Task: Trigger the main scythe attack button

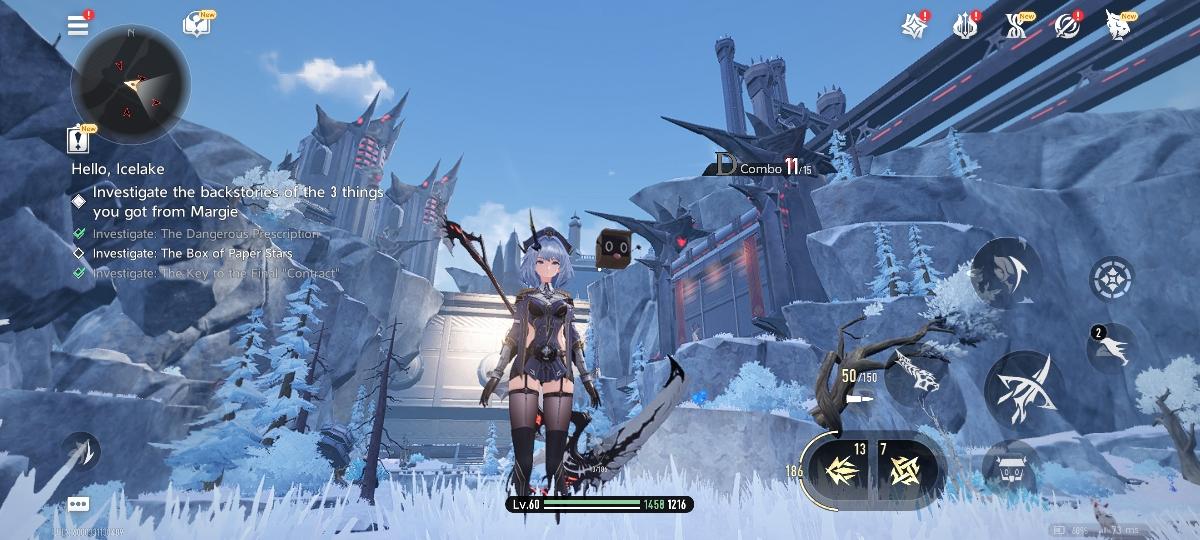Action: pyautogui.click(x=1025, y=390)
